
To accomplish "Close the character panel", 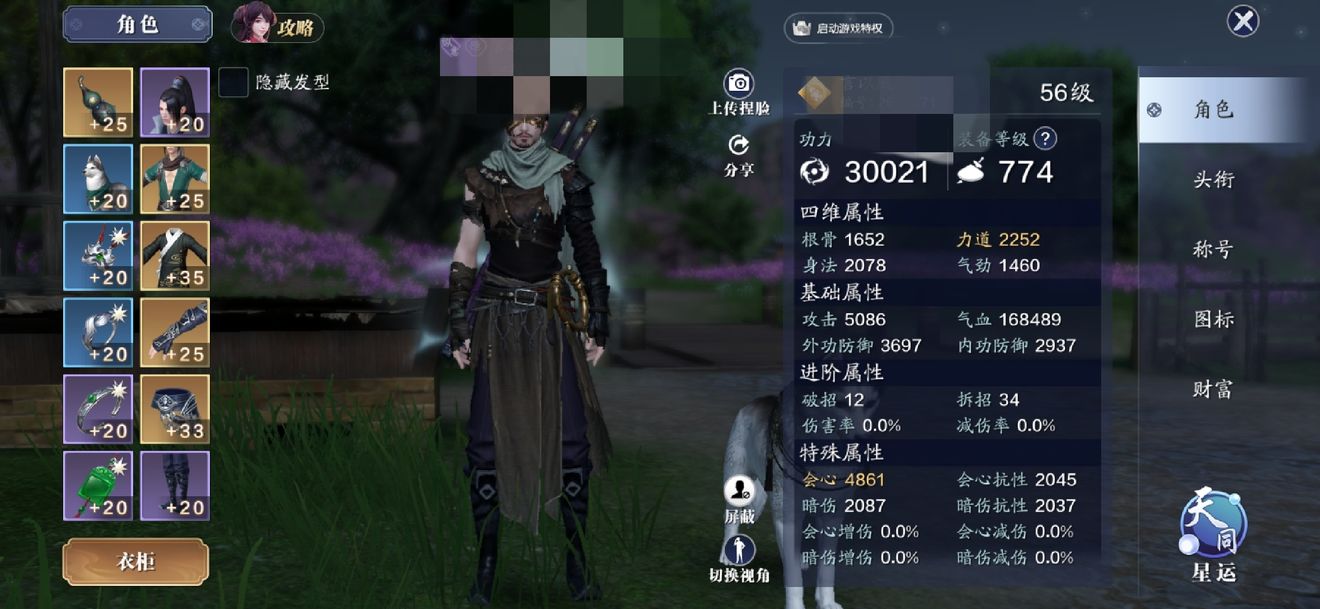I will 1243,21.
